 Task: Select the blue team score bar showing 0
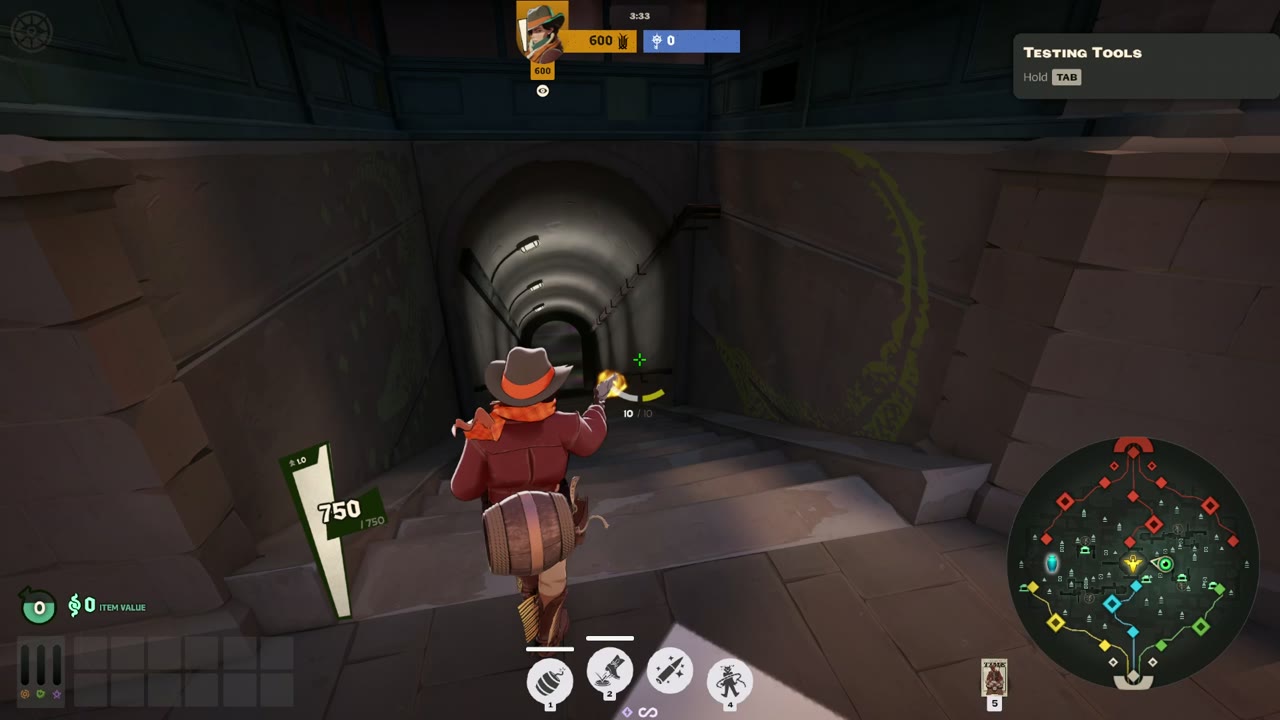(691, 41)
